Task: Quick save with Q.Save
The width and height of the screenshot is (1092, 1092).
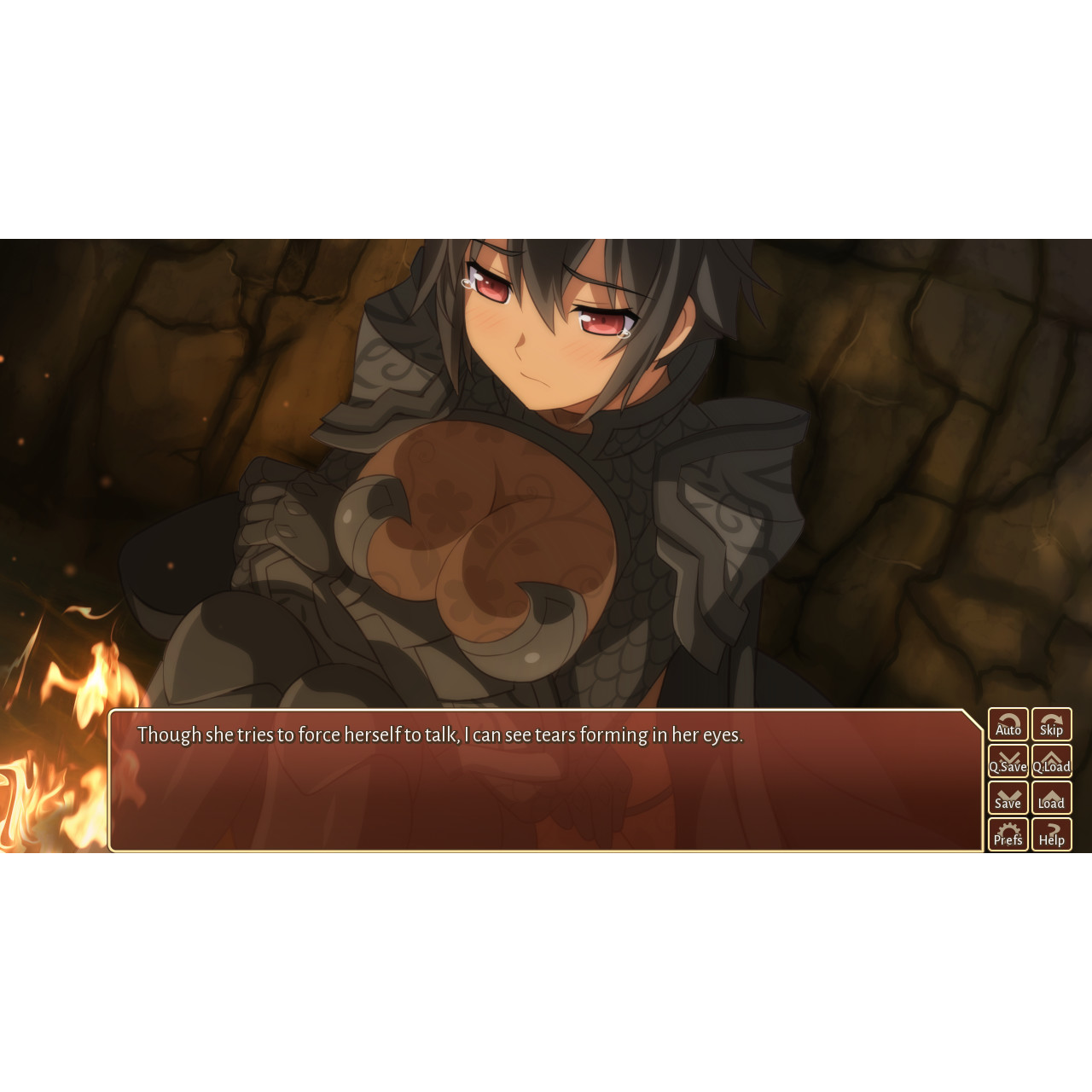Action: [1008, 761]
